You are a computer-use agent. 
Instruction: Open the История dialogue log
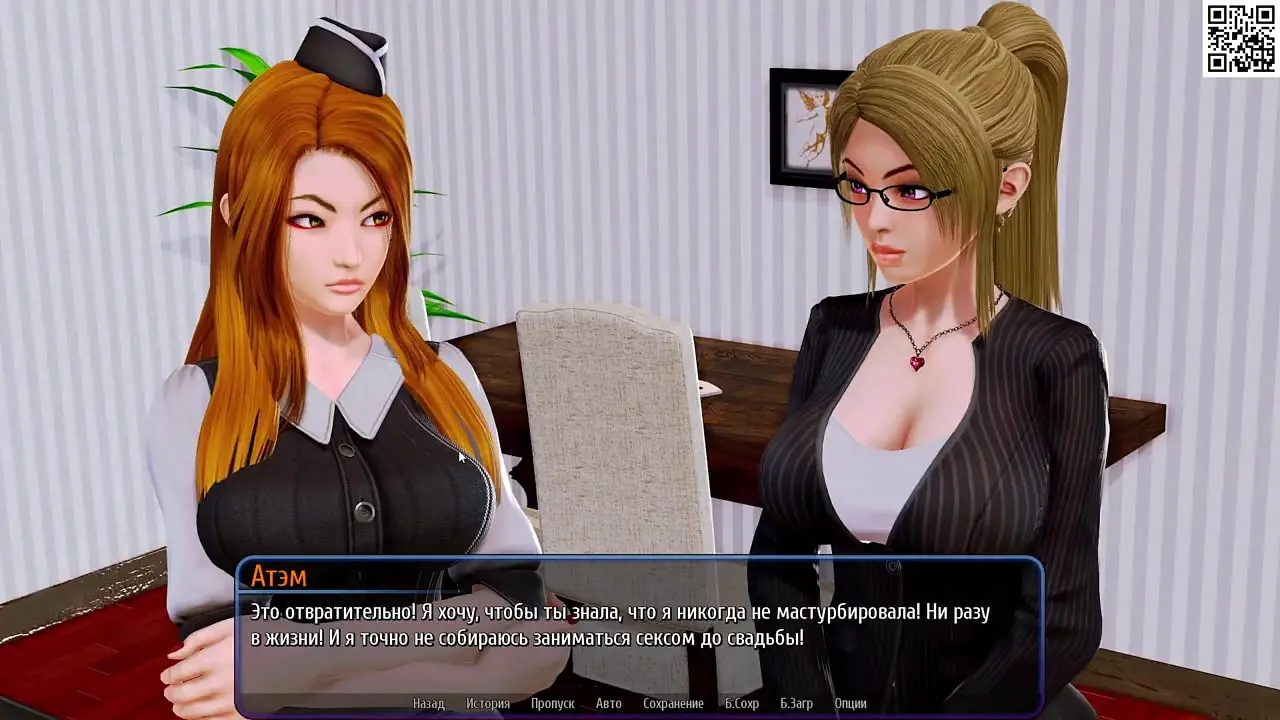point(487,704)
